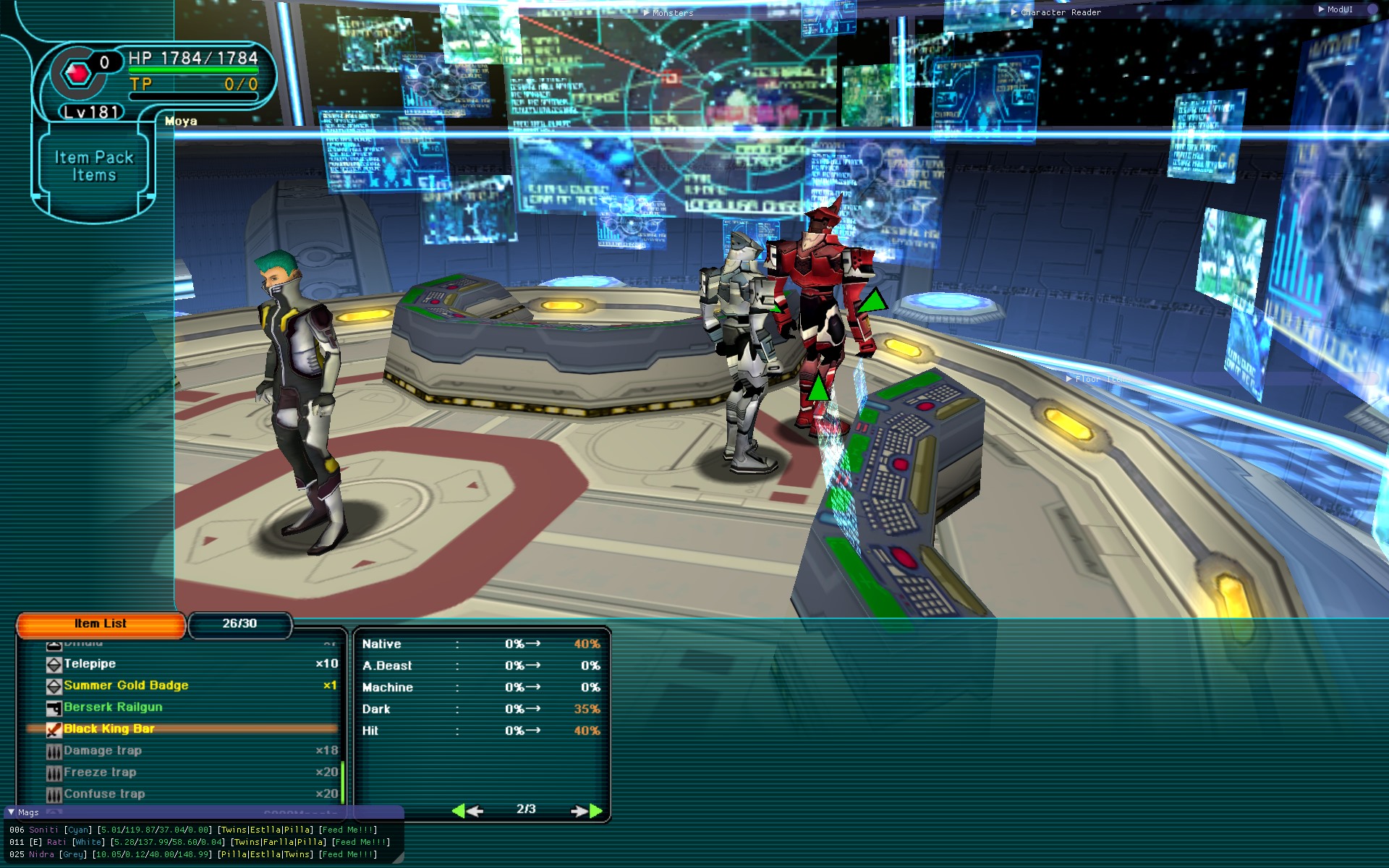
Task: Choose the Summer Gold Badge item
Action: pos(126,686)
